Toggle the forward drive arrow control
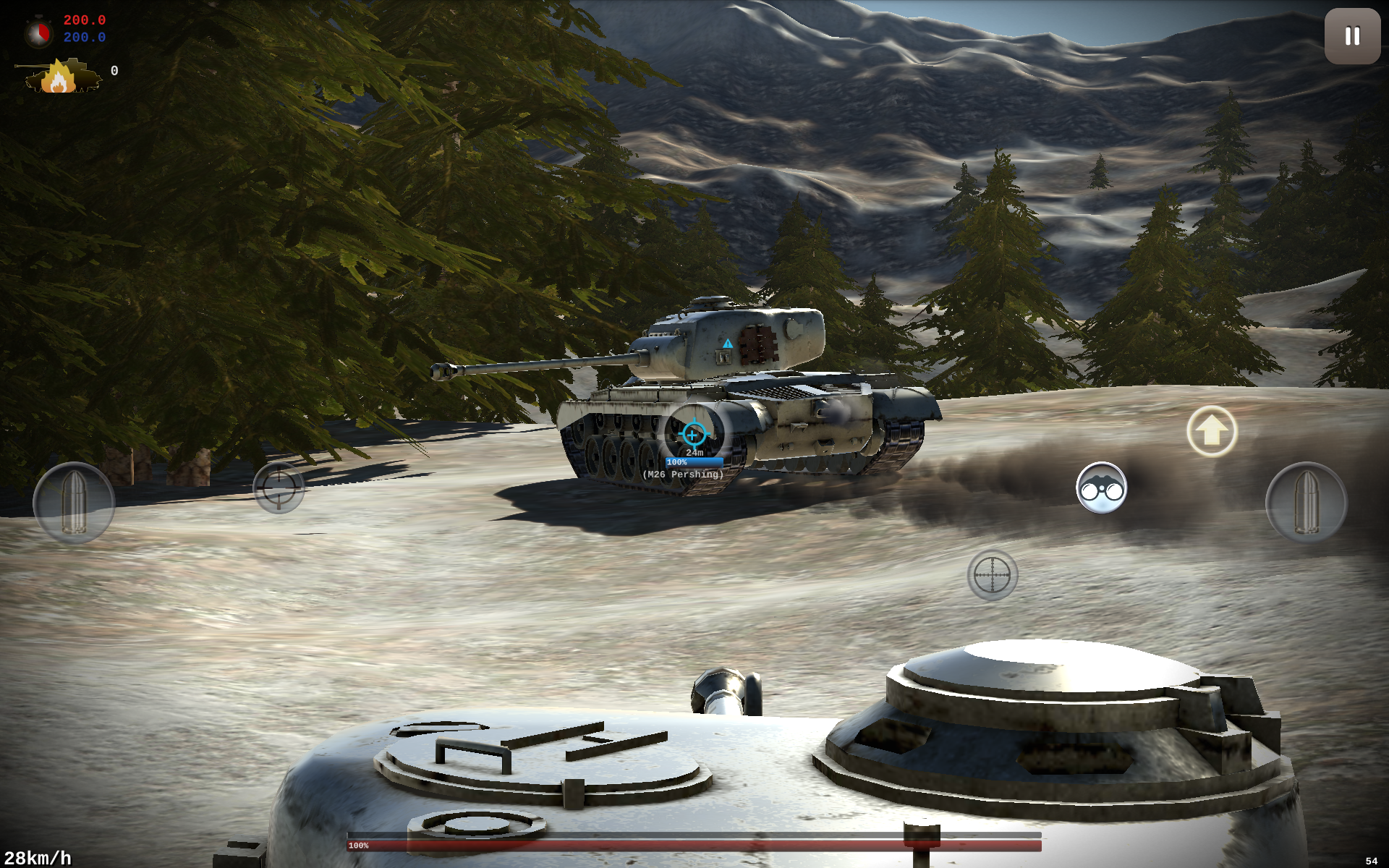The width and height of the screenshot is (1389, 868). point(1212,431)
